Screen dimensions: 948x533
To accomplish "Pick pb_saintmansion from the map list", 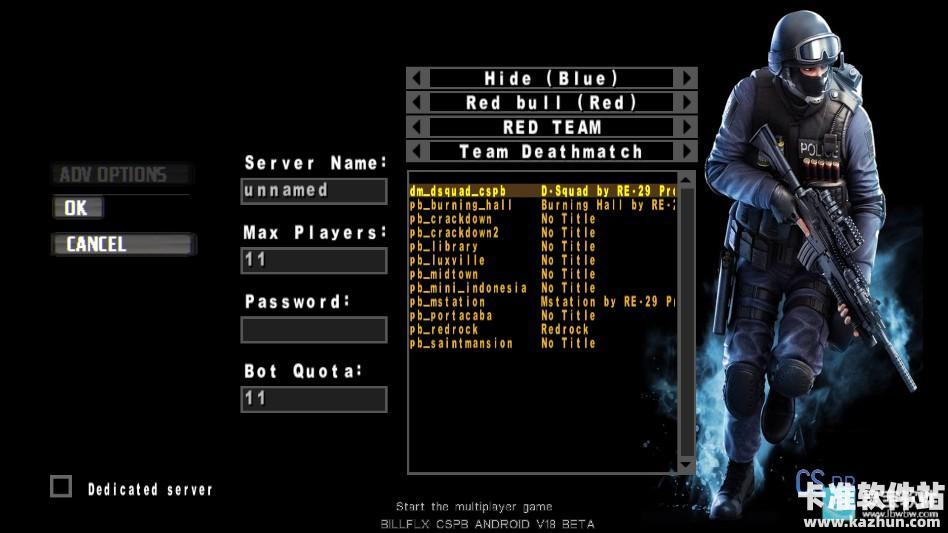I will coord(461,344).
